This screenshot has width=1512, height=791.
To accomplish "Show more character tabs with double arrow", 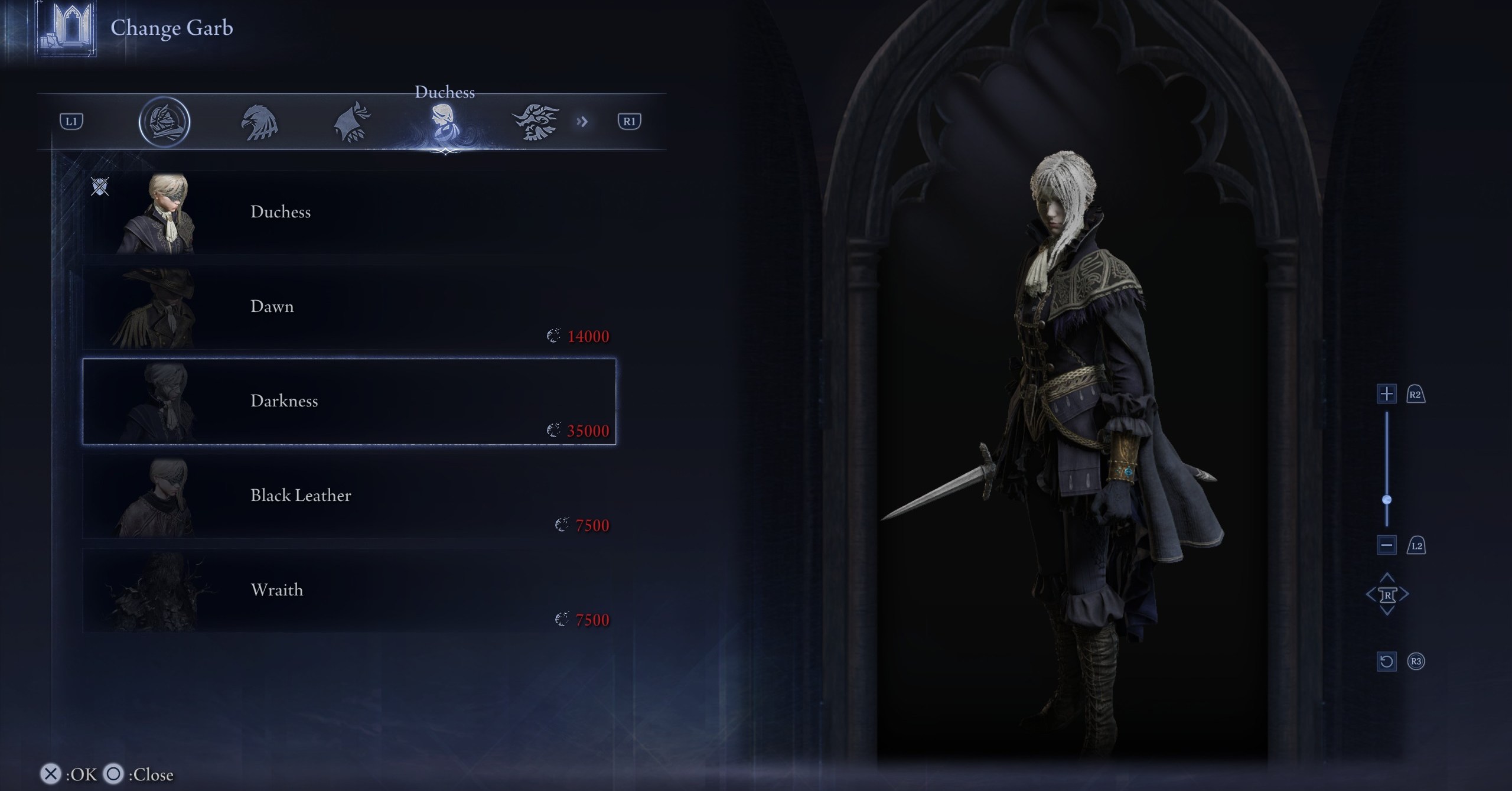I will tap(582, 122).
